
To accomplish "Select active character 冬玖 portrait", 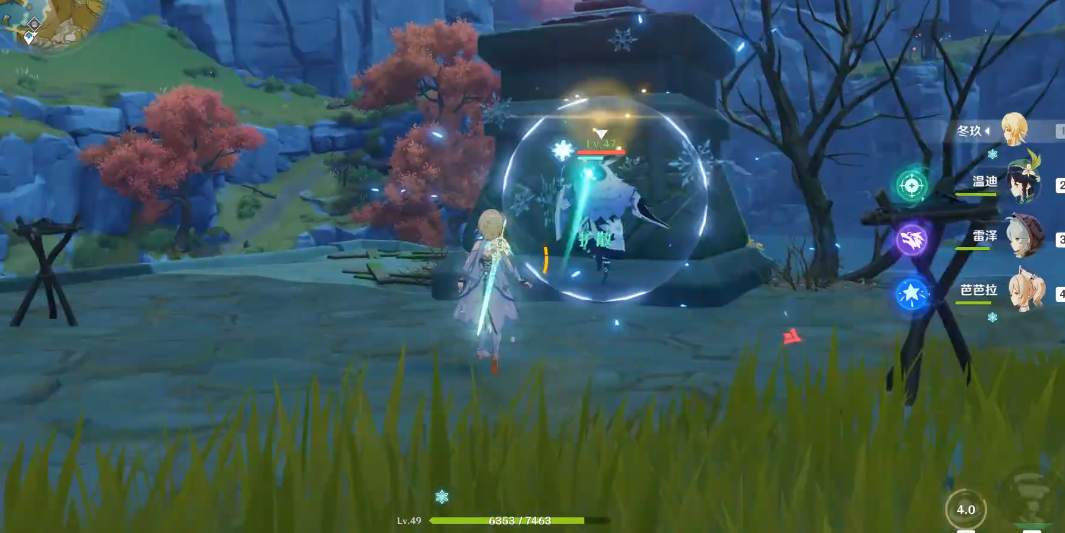I will (x=1014, y=130).
